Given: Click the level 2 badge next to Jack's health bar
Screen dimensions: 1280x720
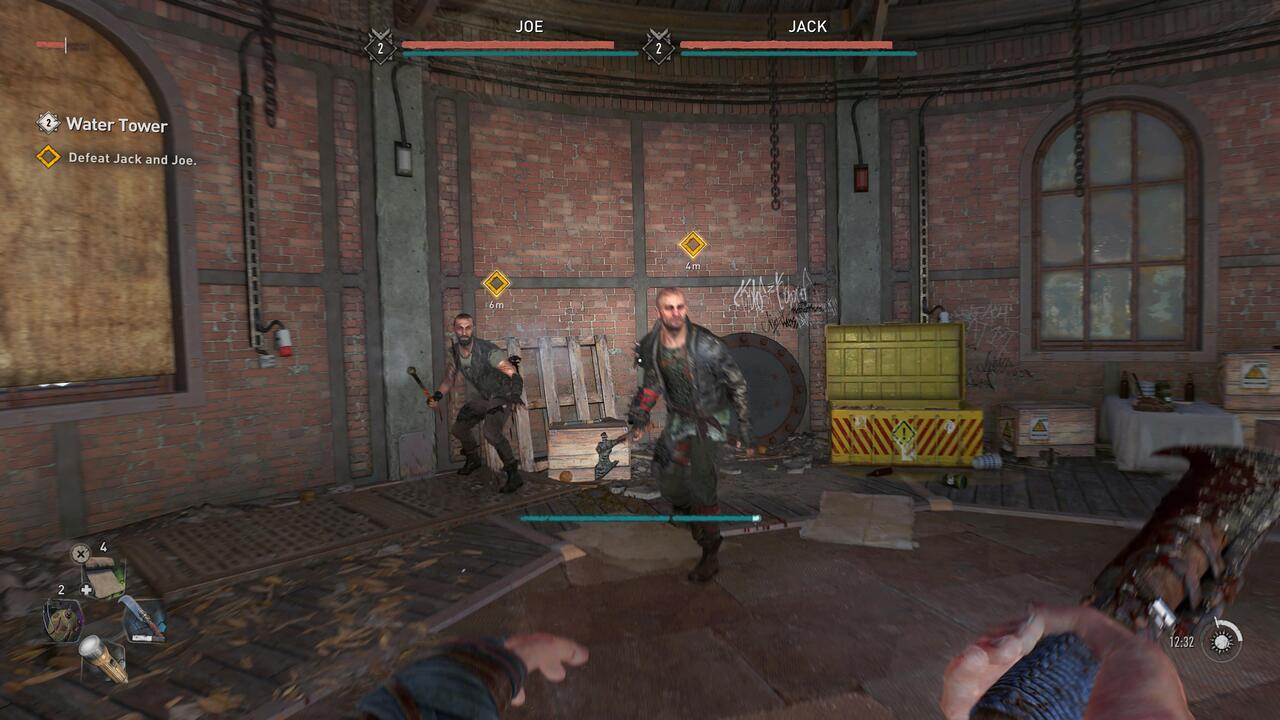Looking at the screenshot, I should point(658,47).
